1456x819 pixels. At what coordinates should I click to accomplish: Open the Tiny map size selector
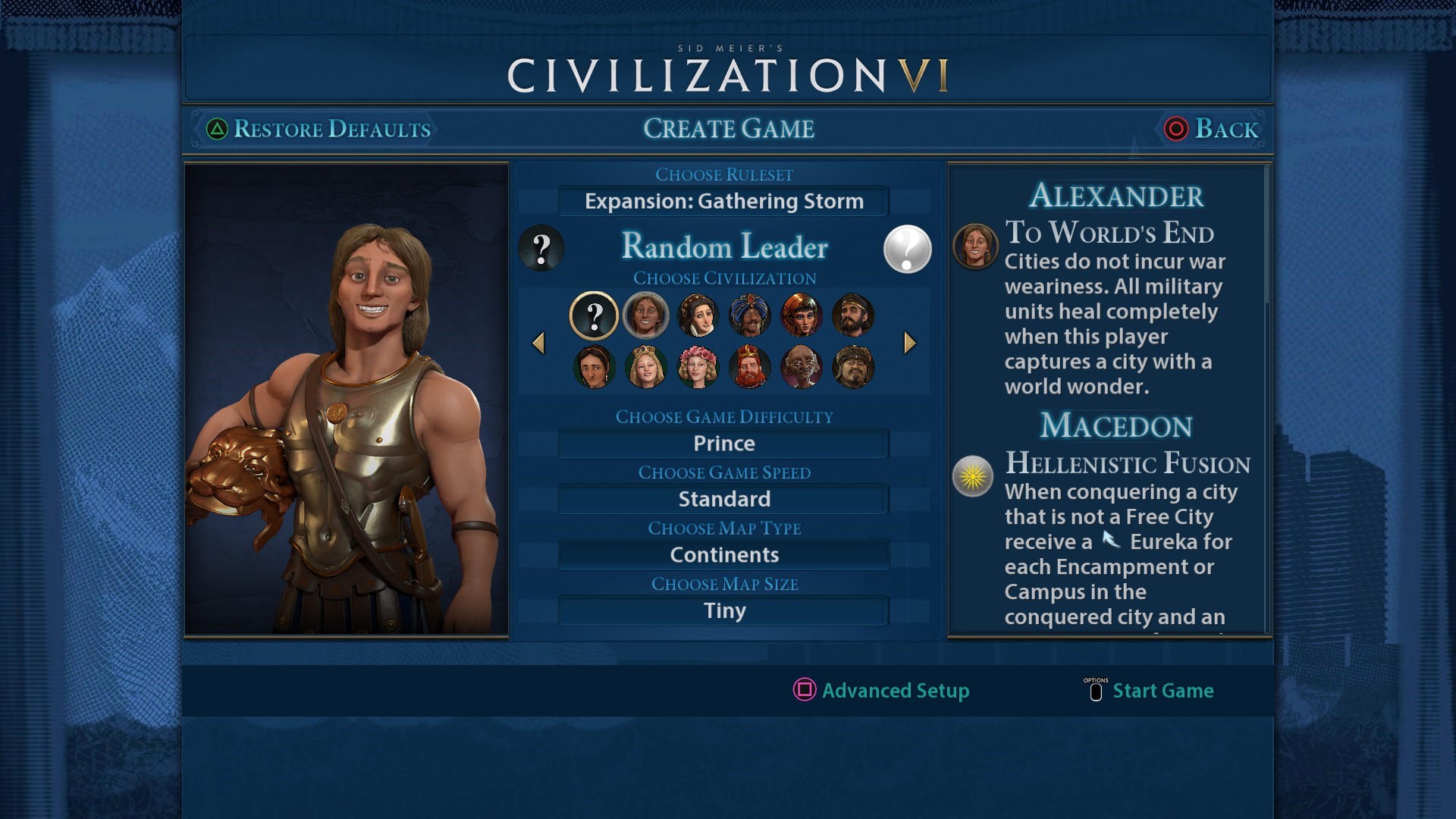723,610
